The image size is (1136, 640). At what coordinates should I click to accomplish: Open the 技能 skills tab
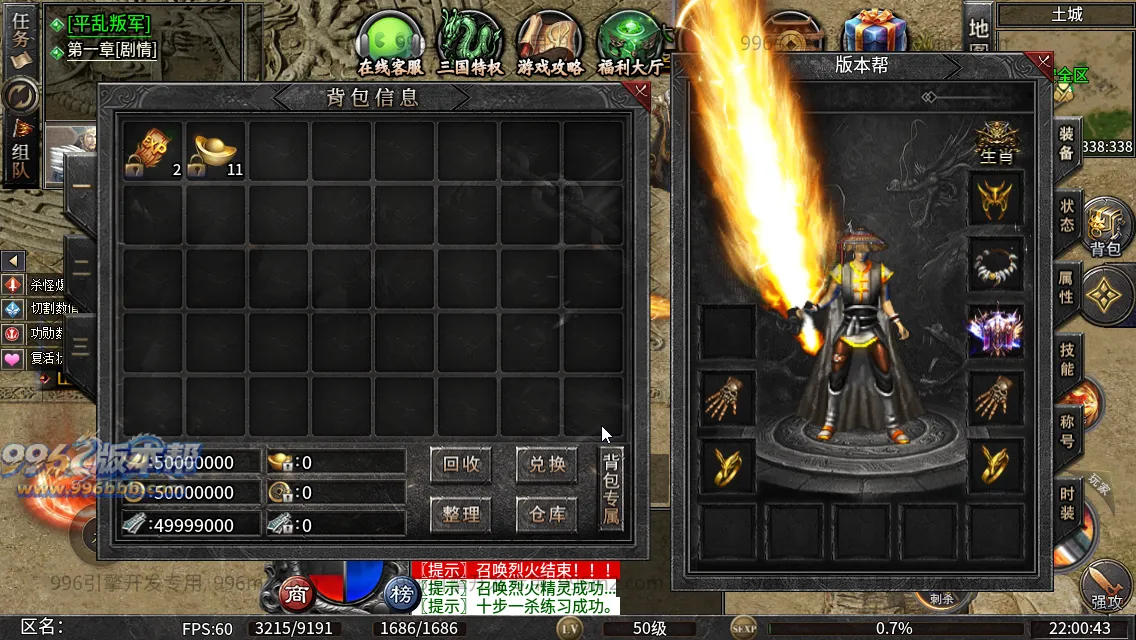tap(1066, 358)
